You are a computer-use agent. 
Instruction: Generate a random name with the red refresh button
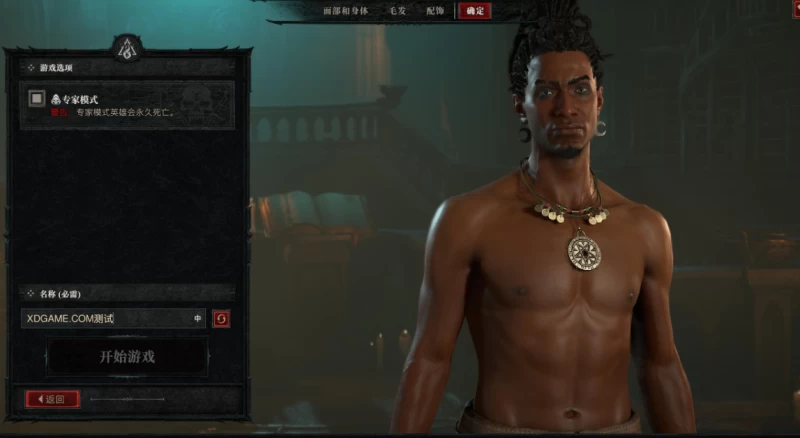coord(221,319)
